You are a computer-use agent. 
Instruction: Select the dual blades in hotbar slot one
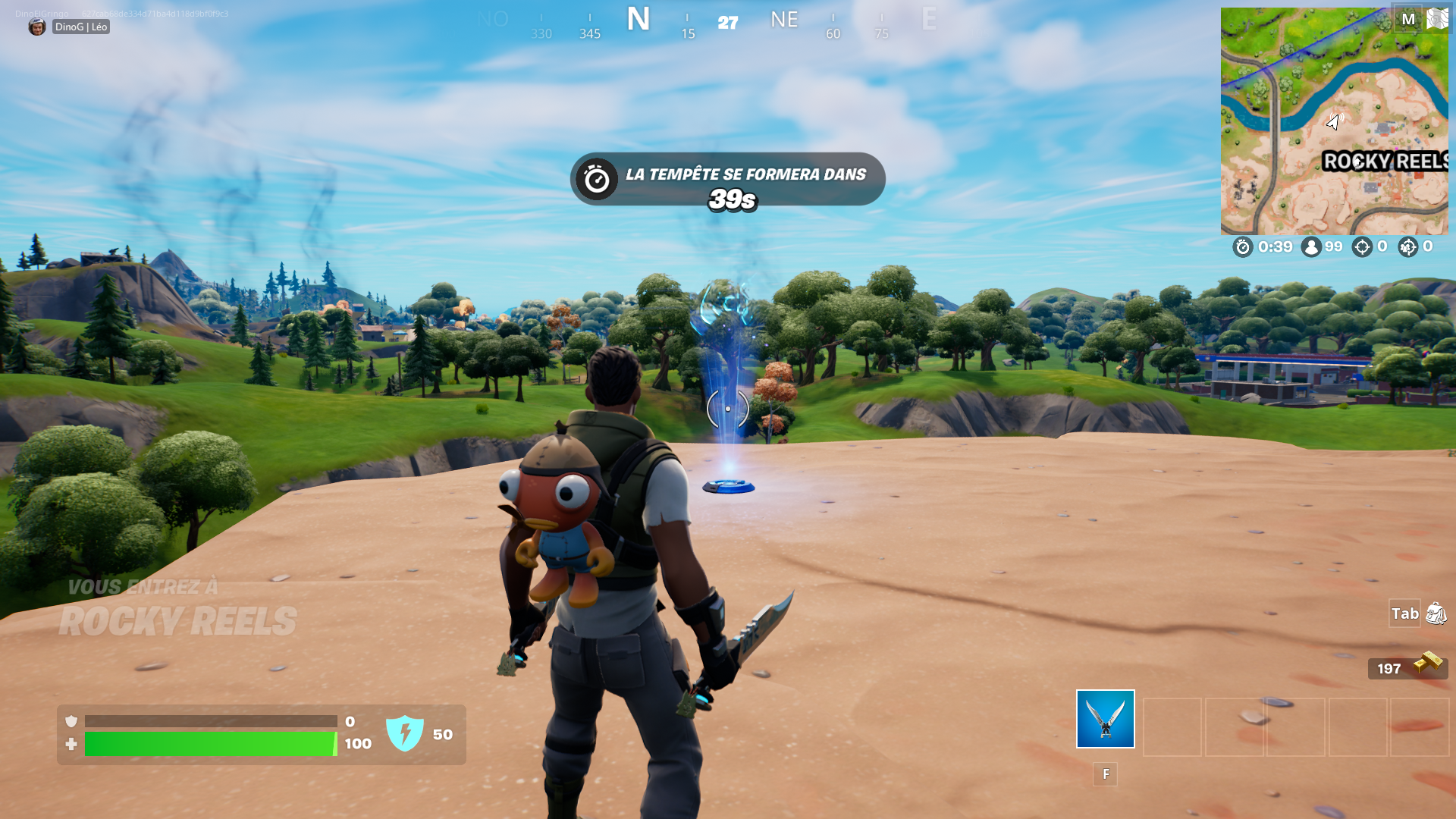tap(1104, 719)
